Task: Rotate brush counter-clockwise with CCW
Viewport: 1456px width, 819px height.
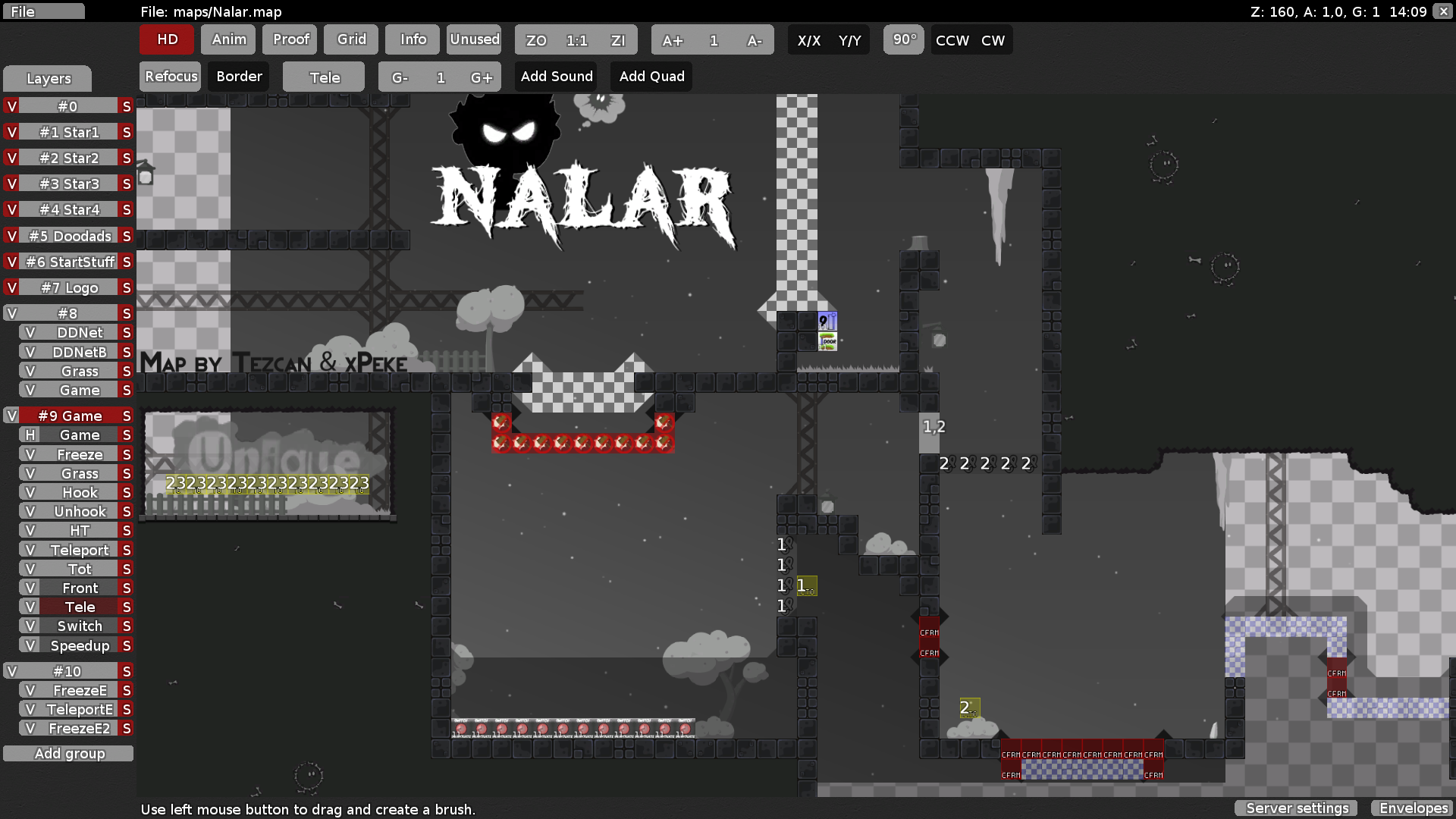Action: coord(950,40)
